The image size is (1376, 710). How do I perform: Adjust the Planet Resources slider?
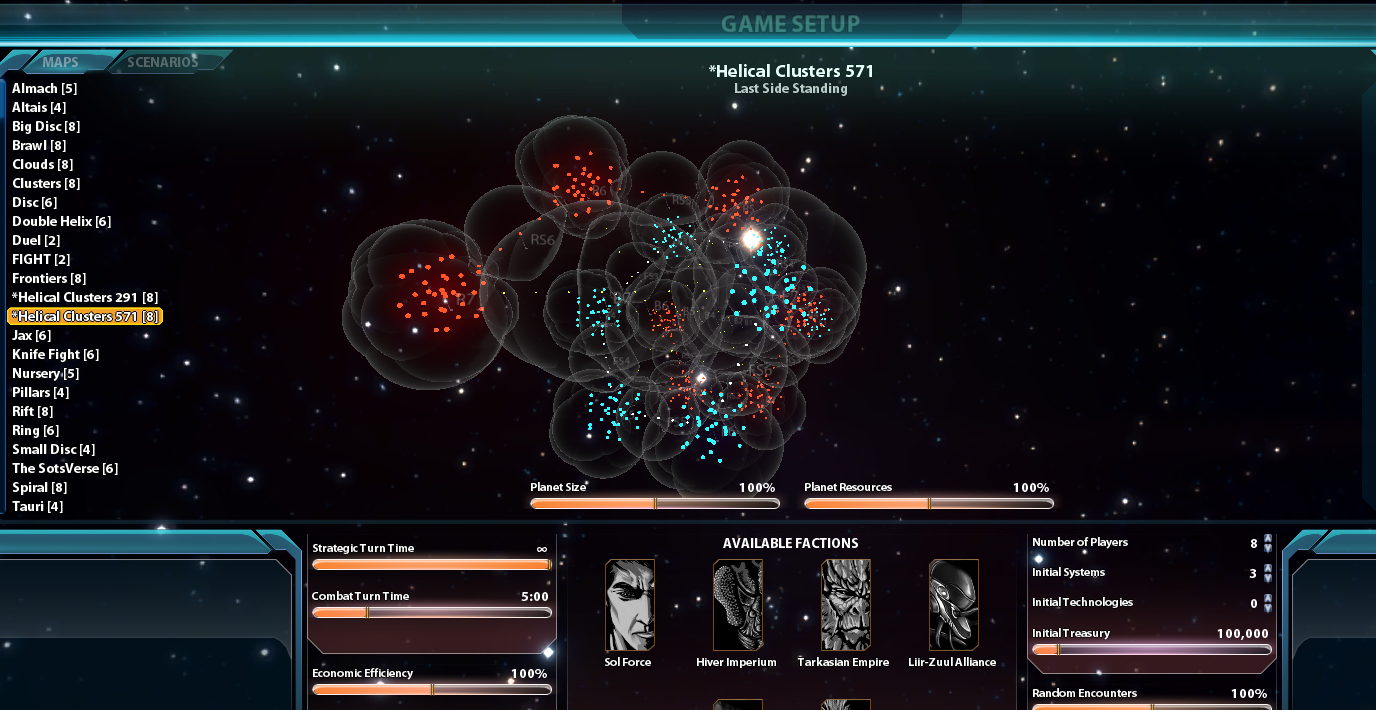pos(928,504)
